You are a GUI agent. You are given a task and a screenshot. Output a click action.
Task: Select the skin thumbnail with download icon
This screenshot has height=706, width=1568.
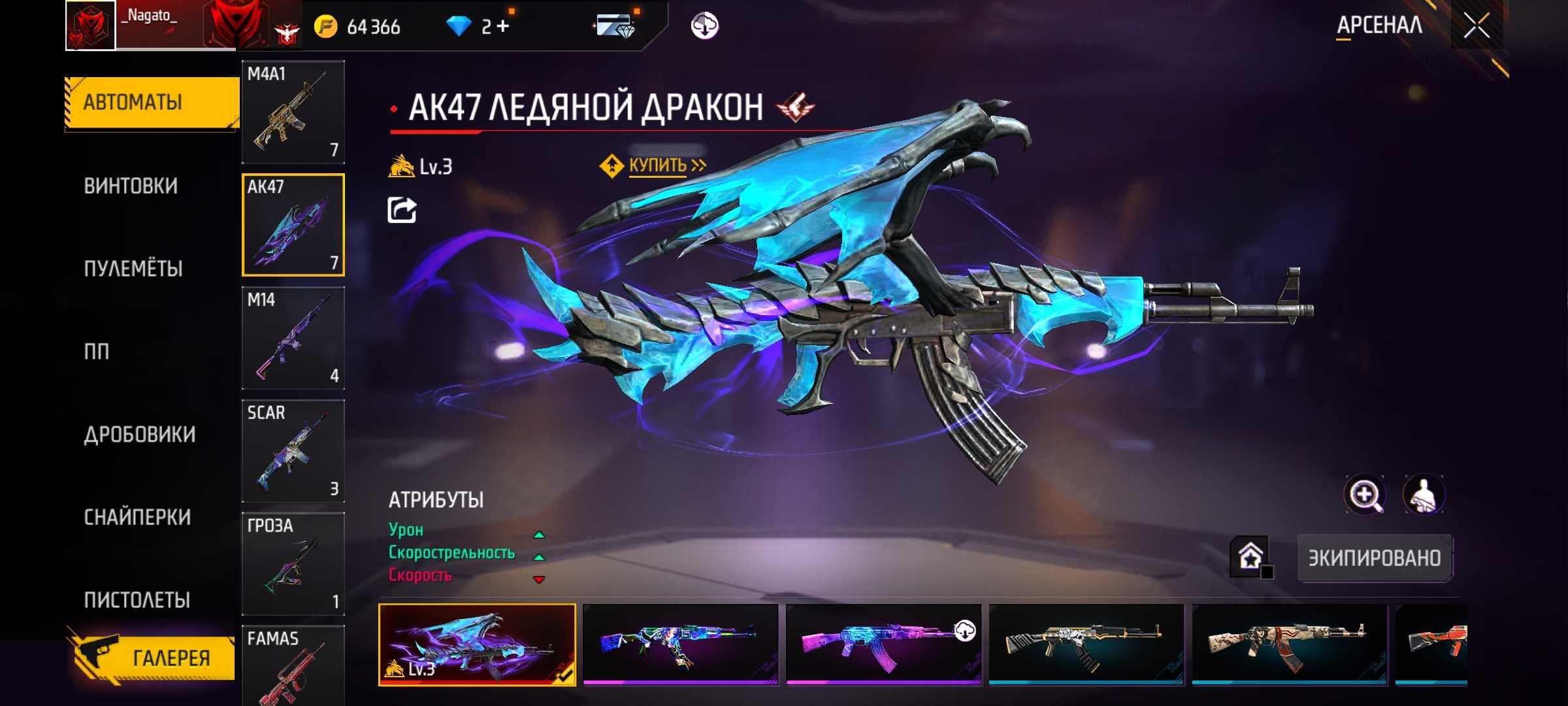click(x=883, y=645)
